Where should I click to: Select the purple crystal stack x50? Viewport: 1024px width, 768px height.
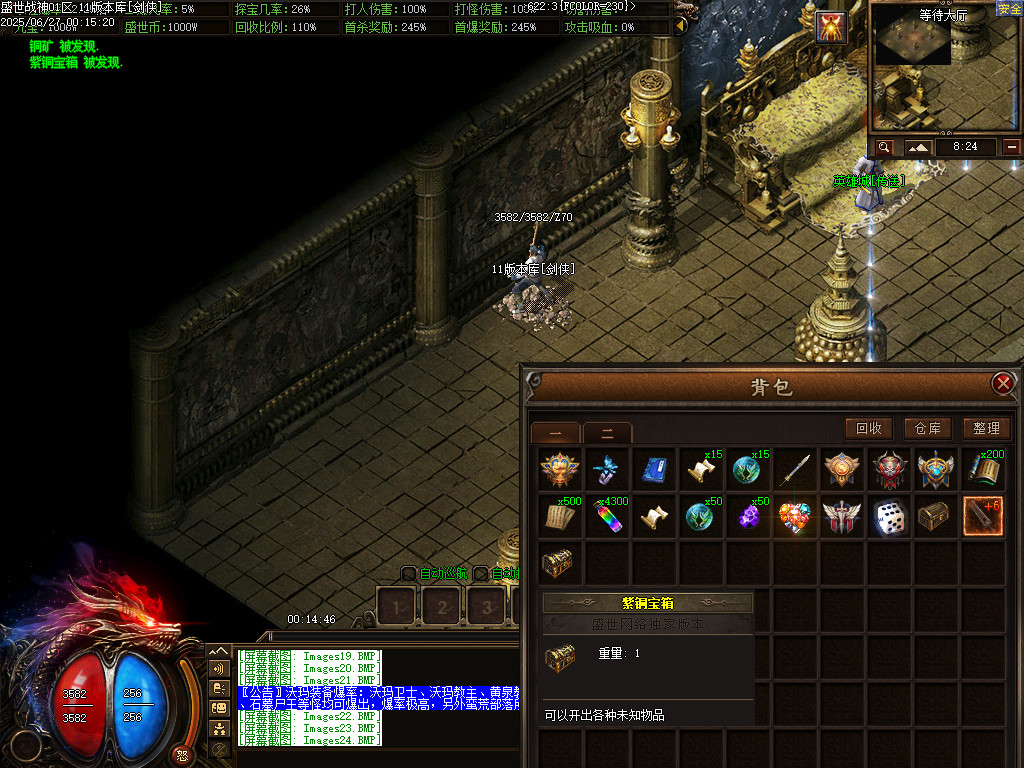click(748, 517)
